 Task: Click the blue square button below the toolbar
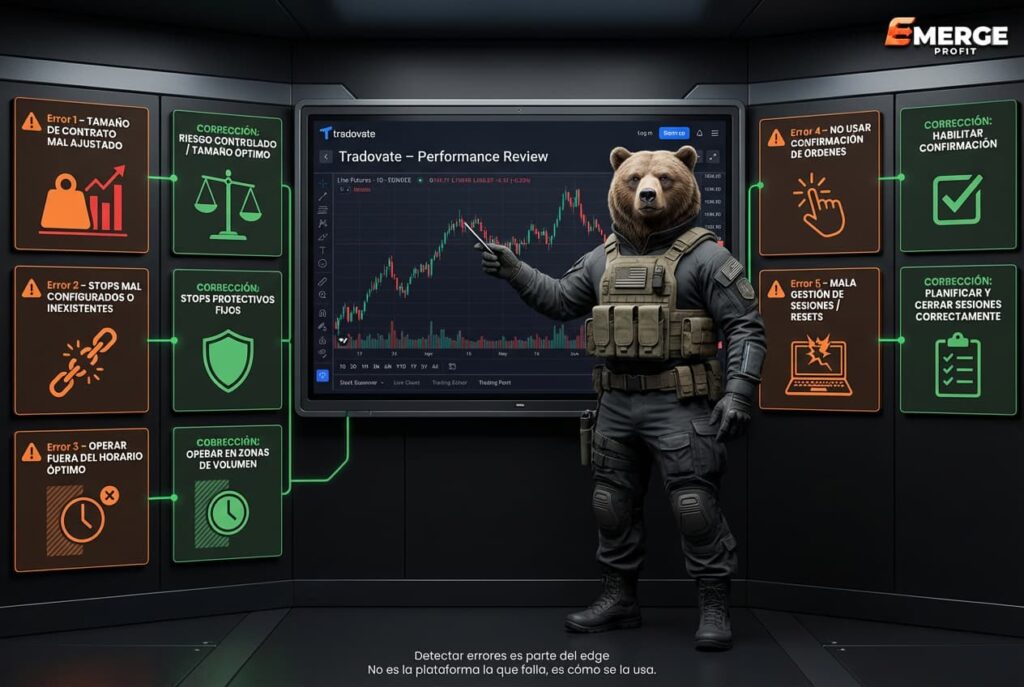click(x=323, y=376)
